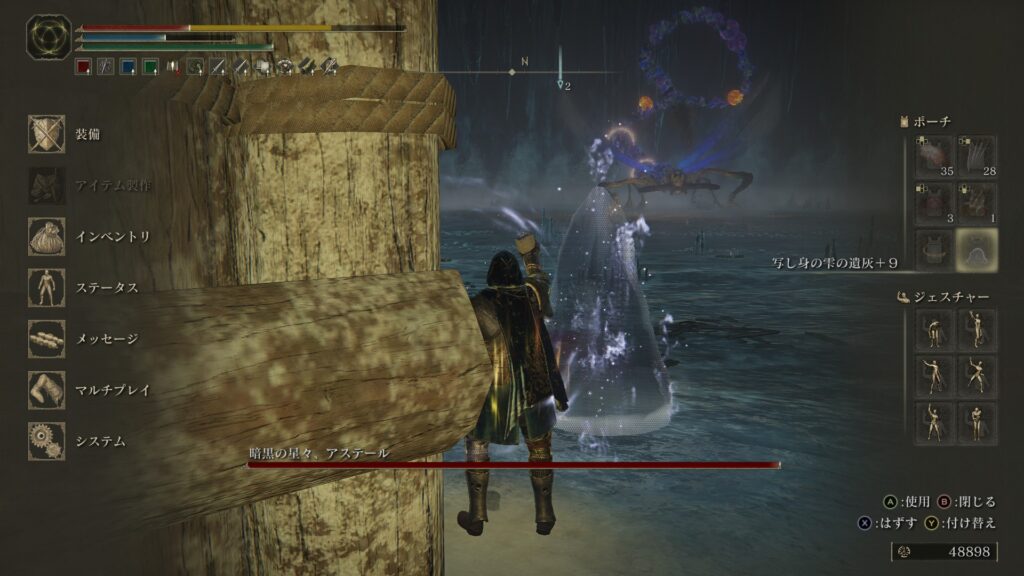Screen dimensions: 1024x576
Task: Open the マルチプレイ (Multiplayer) menu
Action: tap(47, 389)
